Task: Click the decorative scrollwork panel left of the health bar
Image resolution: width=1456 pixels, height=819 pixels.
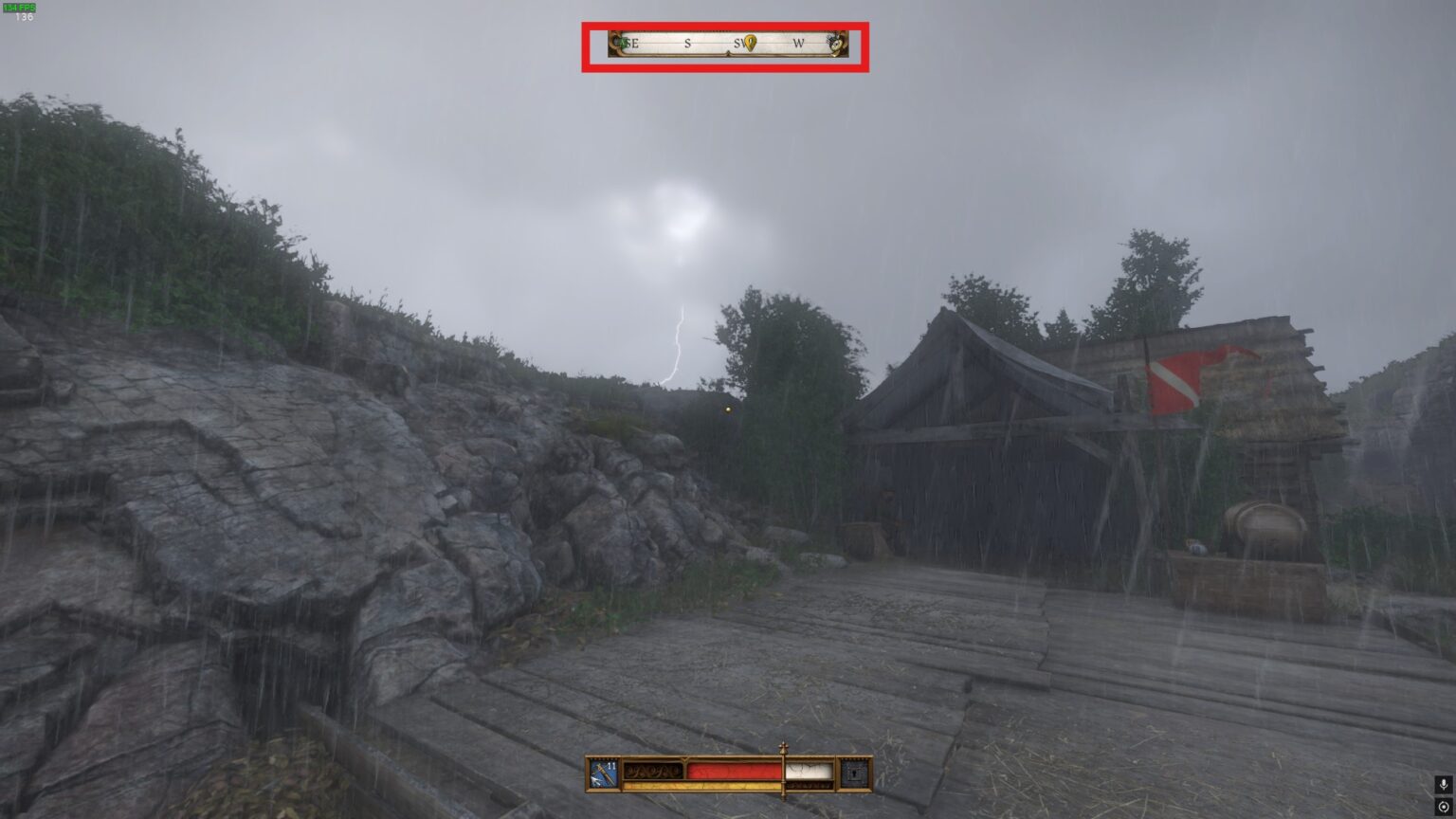Action: 652,771
